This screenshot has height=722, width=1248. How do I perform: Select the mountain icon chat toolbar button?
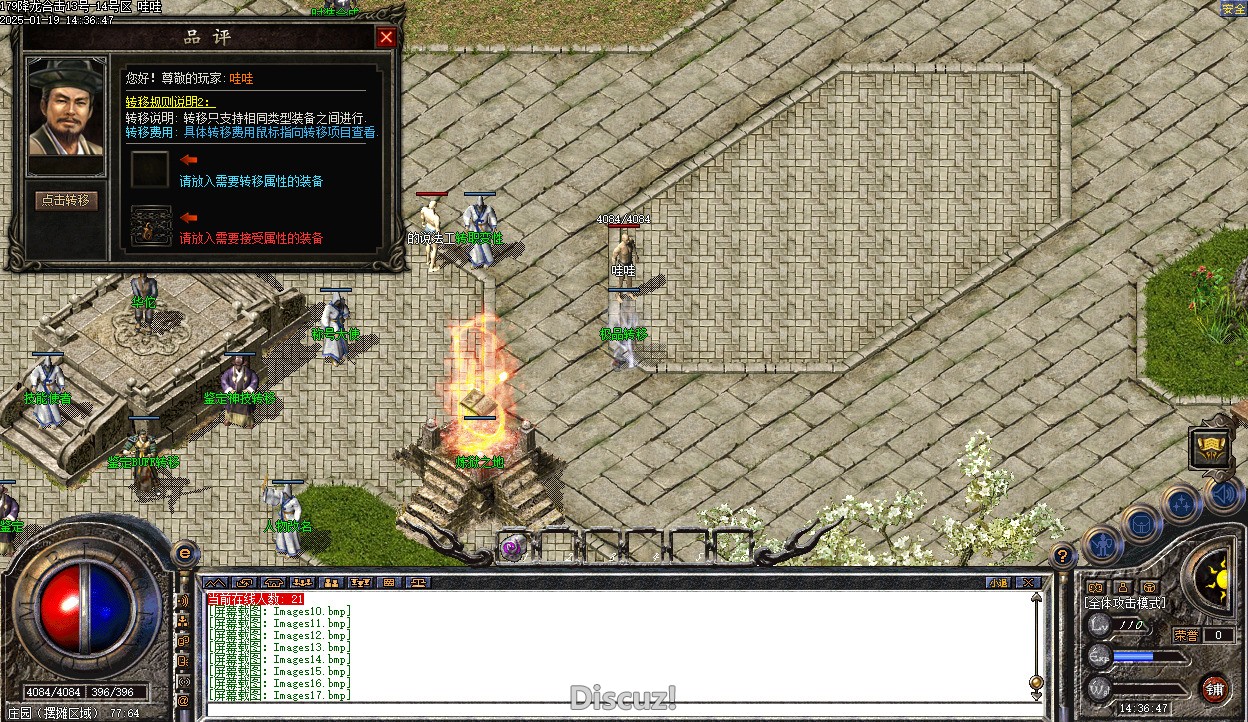[x=216, y=582]
